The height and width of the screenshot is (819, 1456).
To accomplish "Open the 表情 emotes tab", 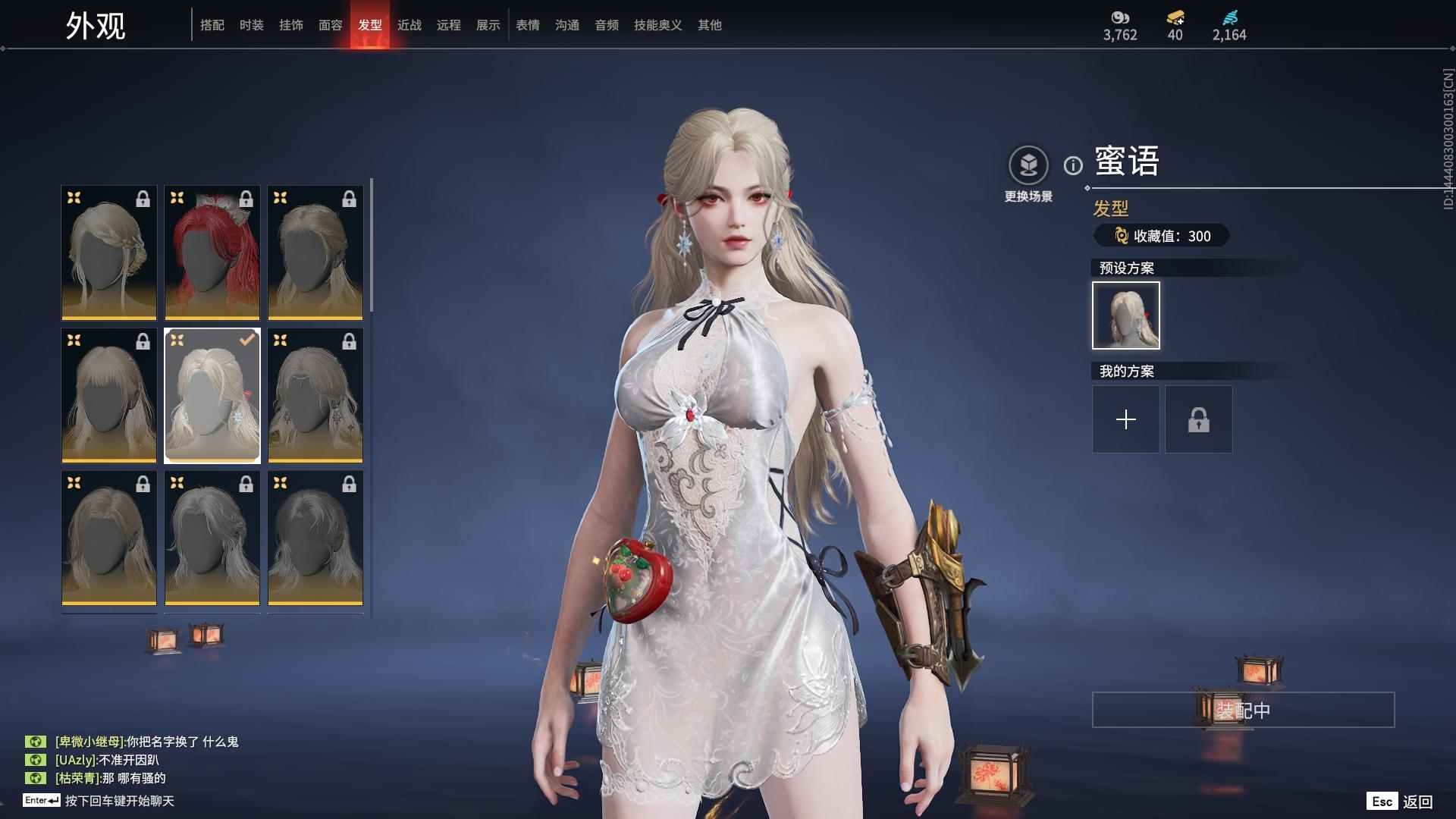I will tap(527, 25).
